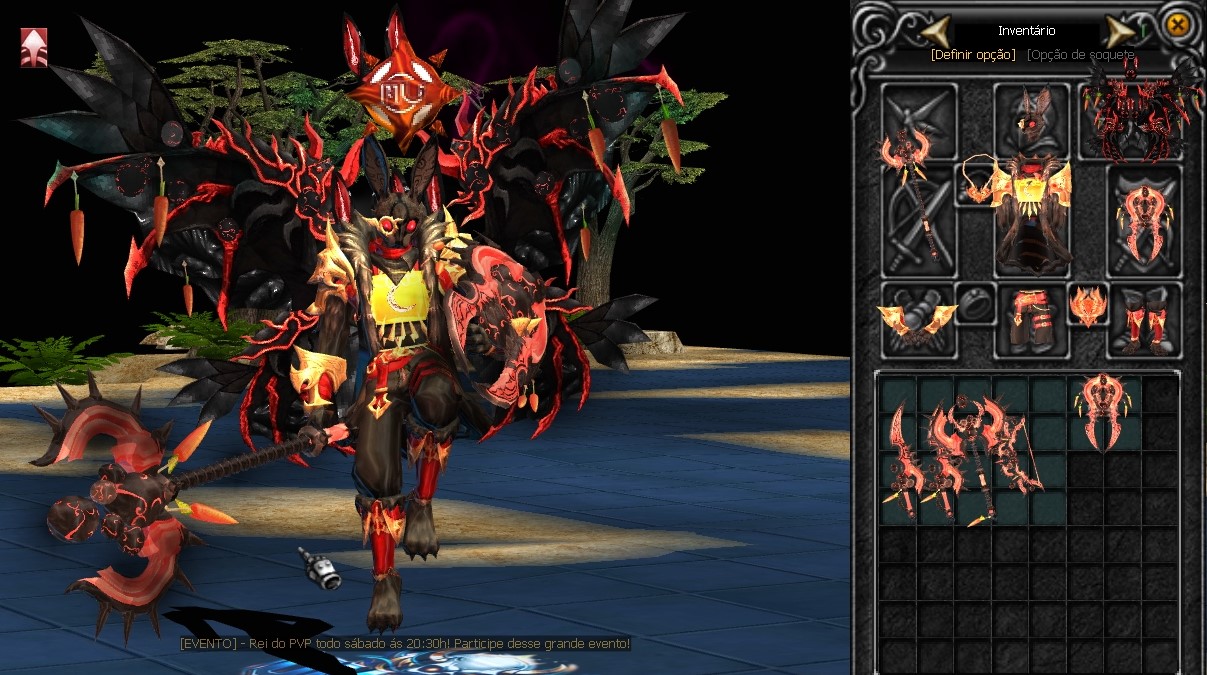Image resolution: width=1207 pixels, height=675 pixels.
Task: Click the left arrow beside Inventário title
Action: coord(935,30)
